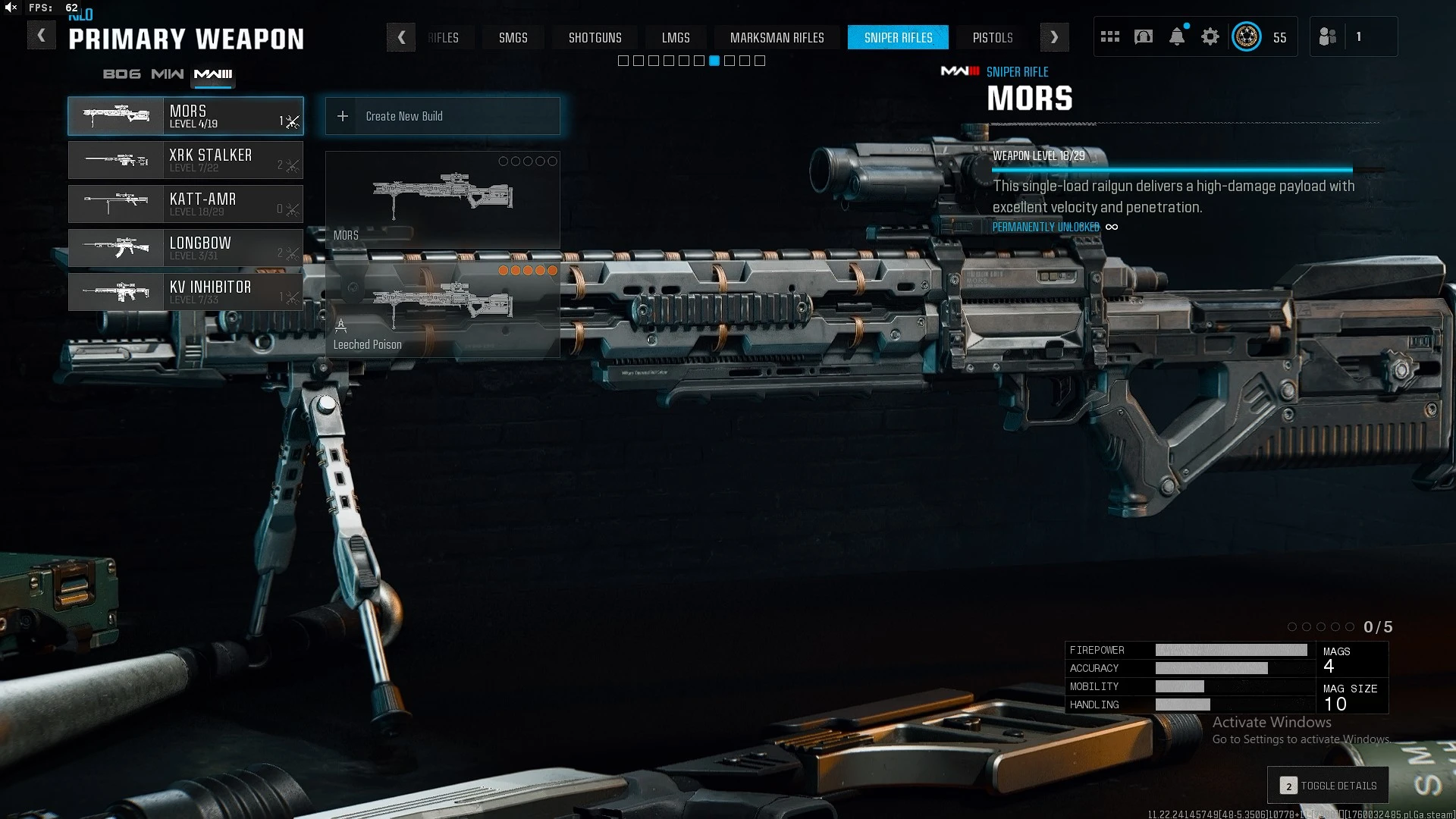Switch to the SMGs weapon category
Image resolution: width=1456 pixels, height=819 pixels.
tap(513, 37)
